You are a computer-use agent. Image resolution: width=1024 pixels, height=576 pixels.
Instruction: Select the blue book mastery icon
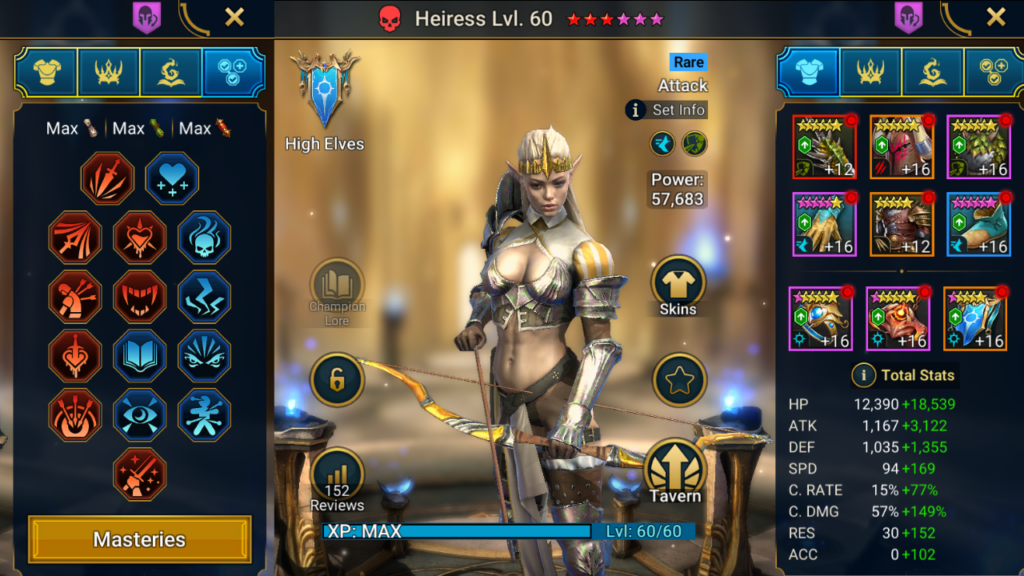(x=139, y=355)
